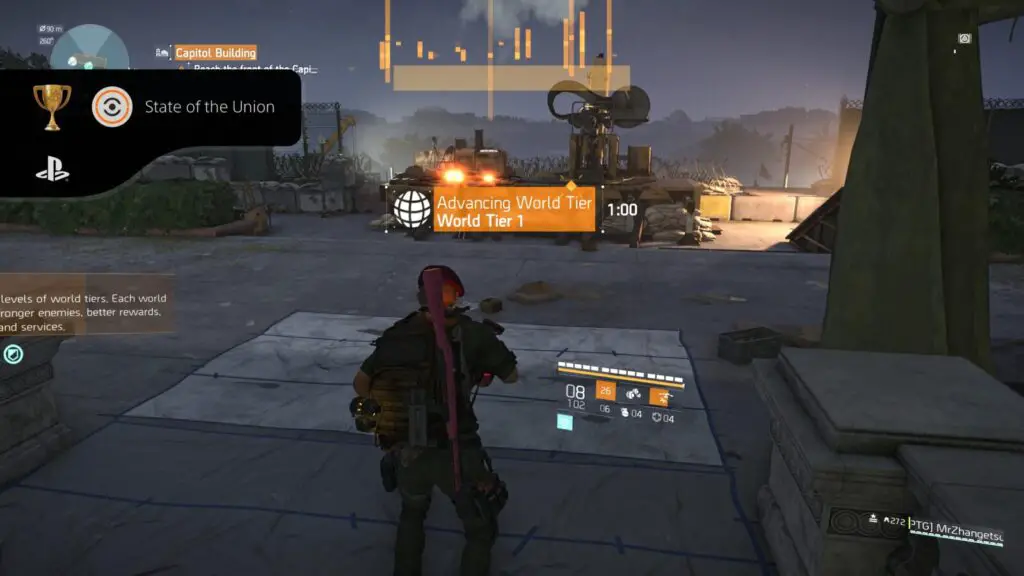Activate the orange turret skill slot

659,396
